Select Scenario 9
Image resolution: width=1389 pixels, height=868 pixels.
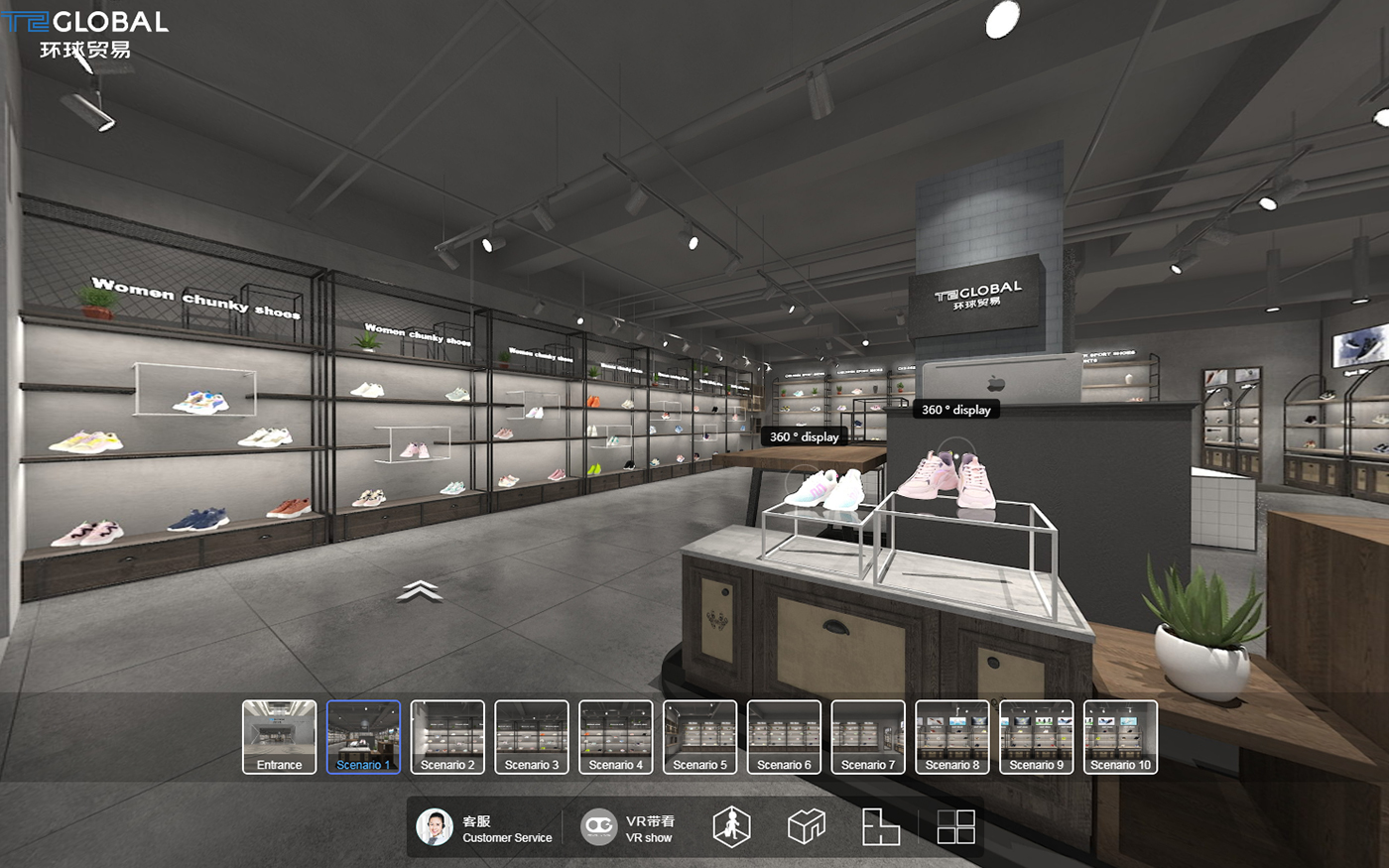point(1037,736)
